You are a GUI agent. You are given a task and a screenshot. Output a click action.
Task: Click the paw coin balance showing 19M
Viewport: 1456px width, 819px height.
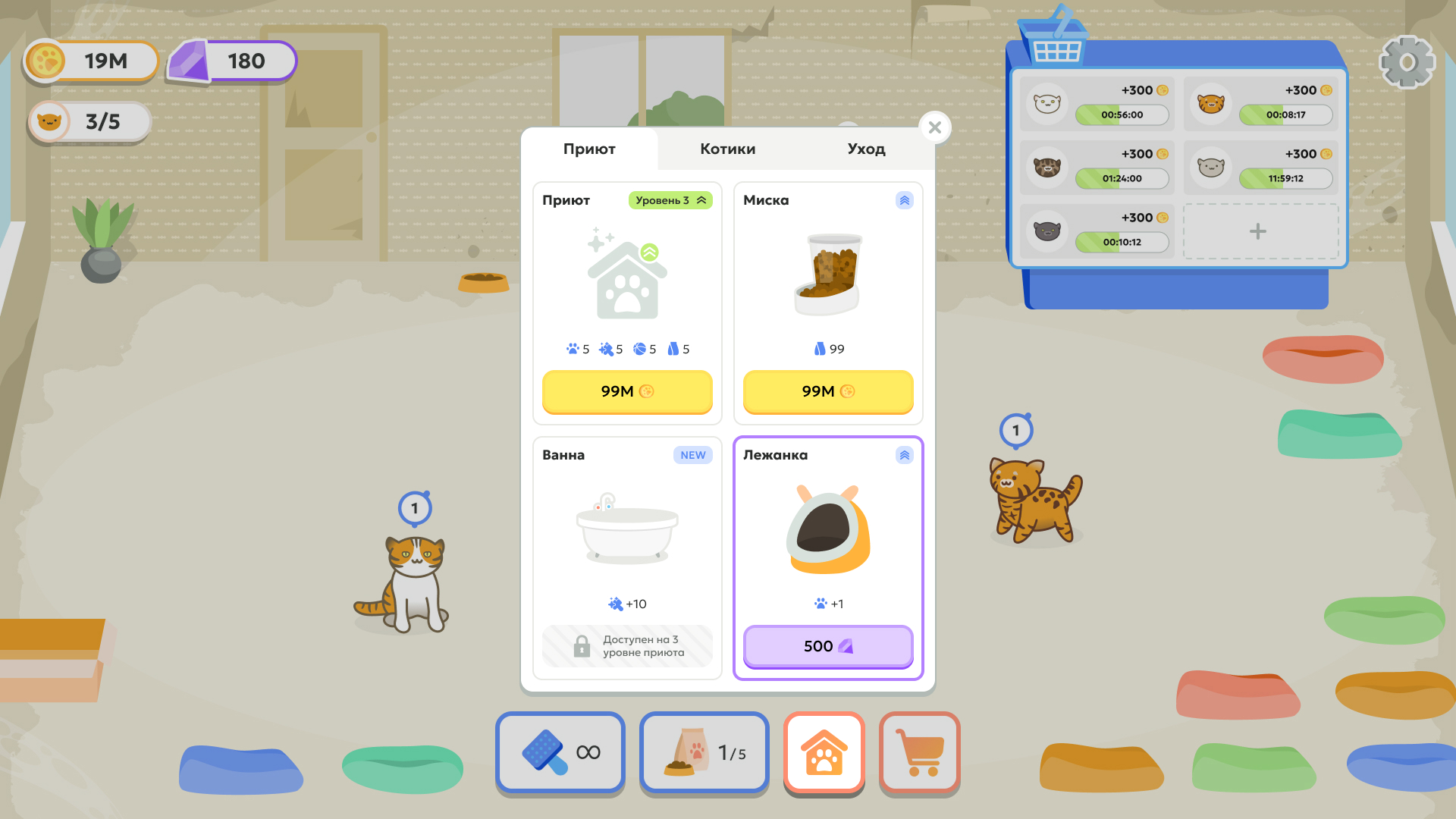click(x=89, y=61)
